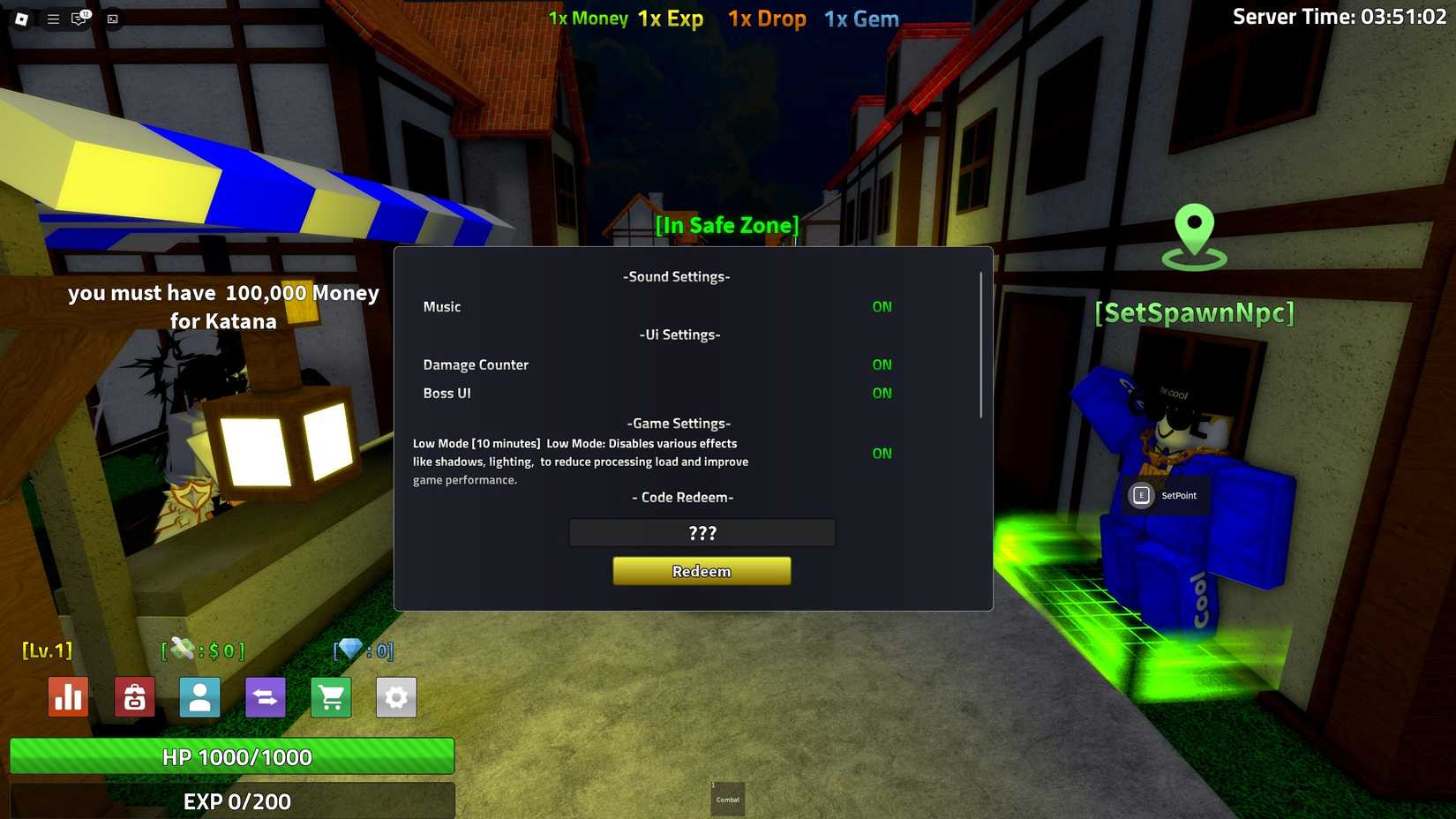Turn off the Music toggle
This screenshot has width=1456, height=819.
(882, 306)
